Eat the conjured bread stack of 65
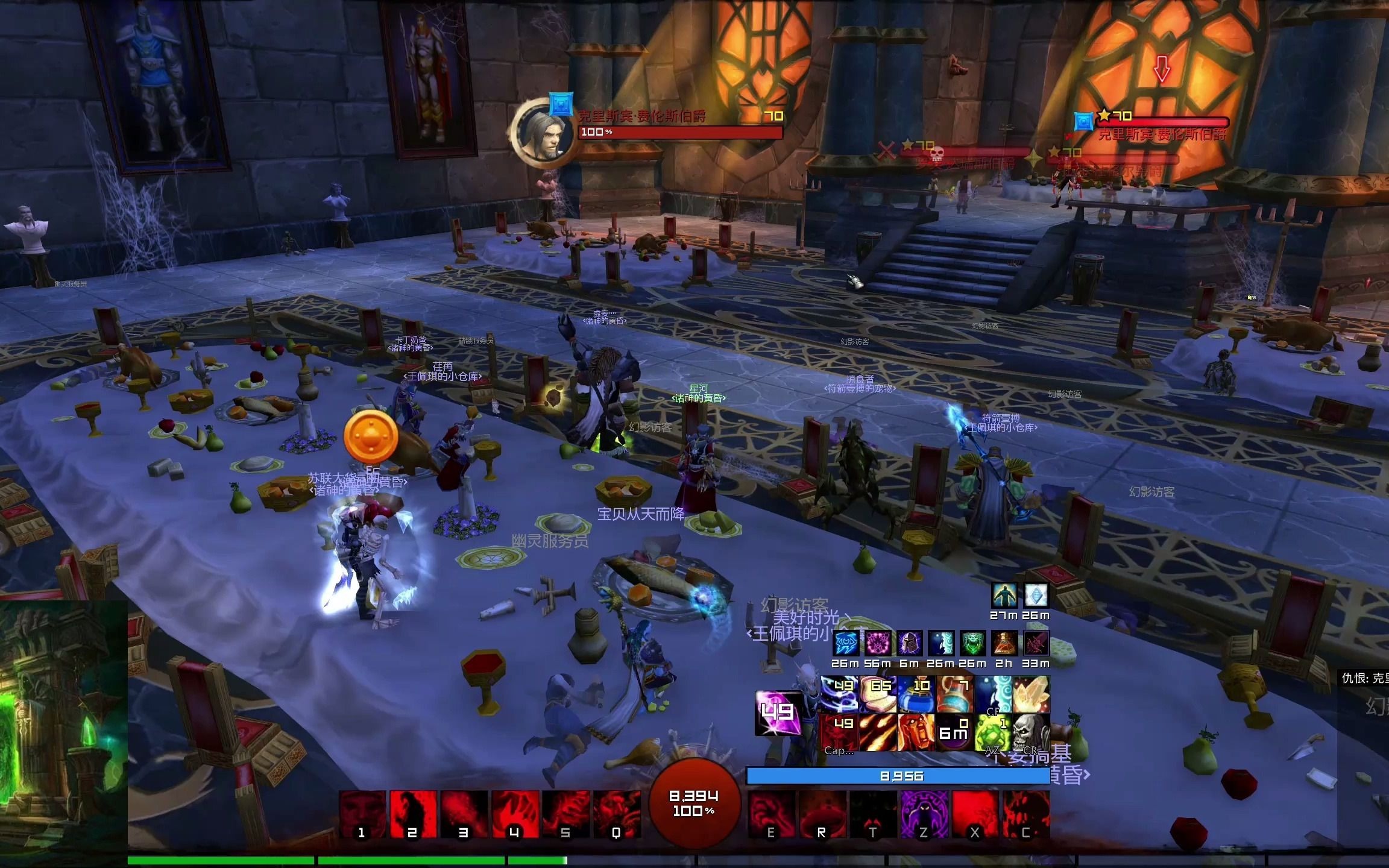1389x868 pixels. (877, 694)
